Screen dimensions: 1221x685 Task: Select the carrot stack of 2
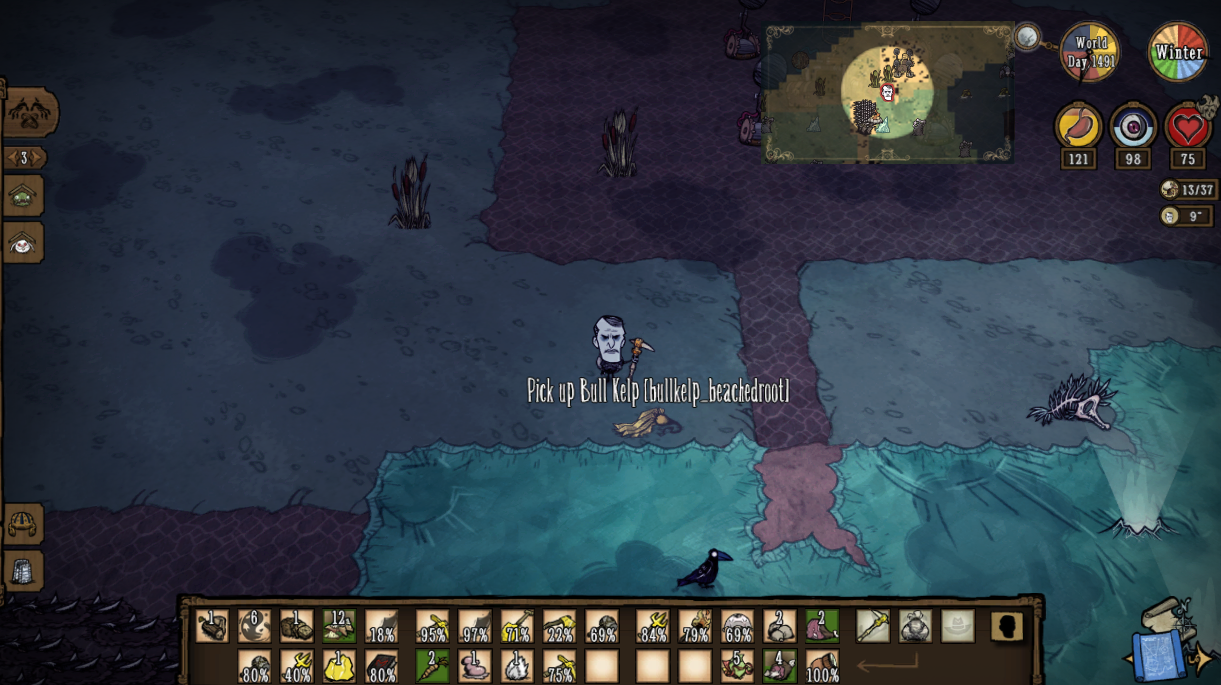pyautogui.click(x=432, y=666)
